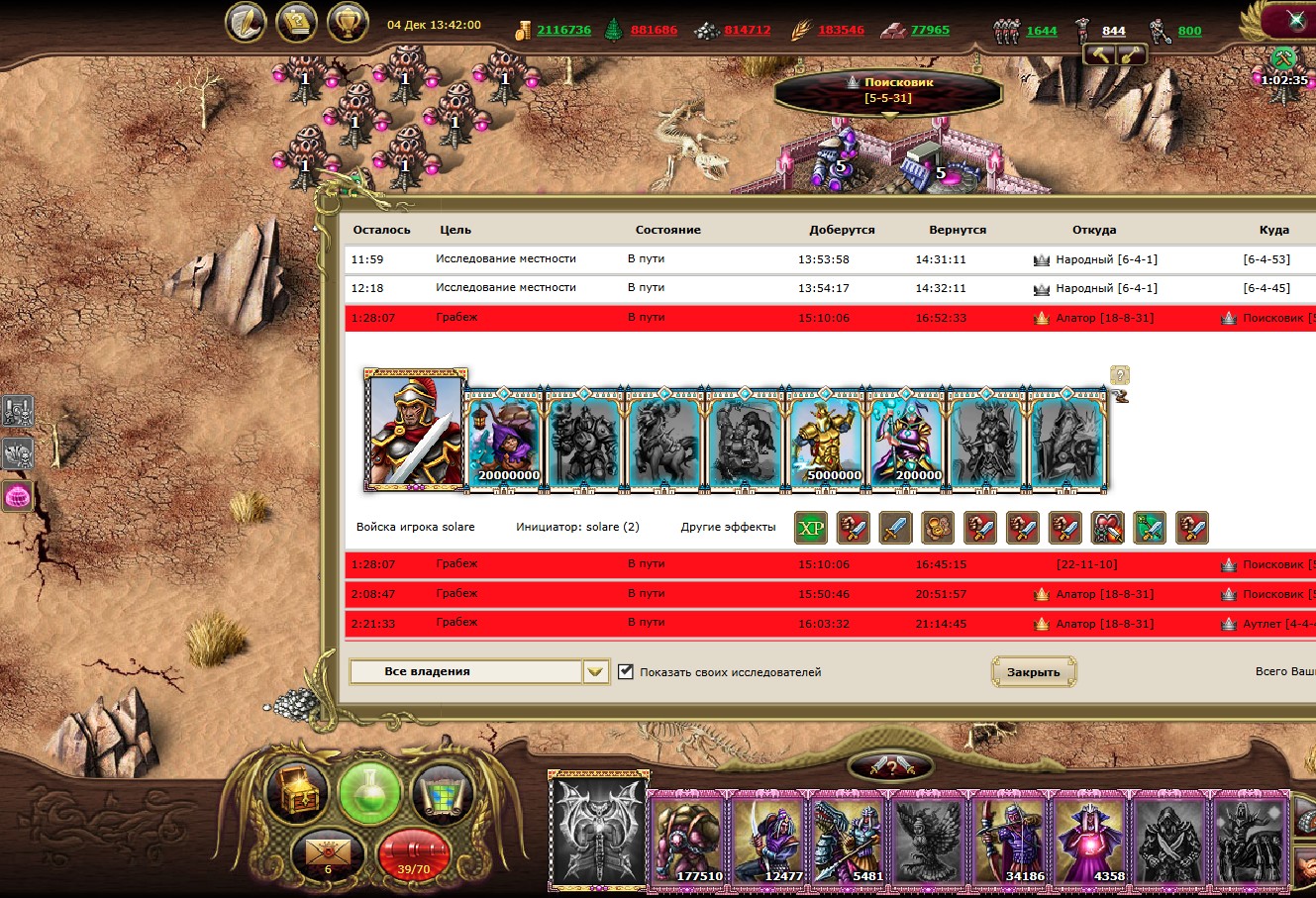Open the green potion flask menu
1316x898 pixels.
[x=369, y=793]
